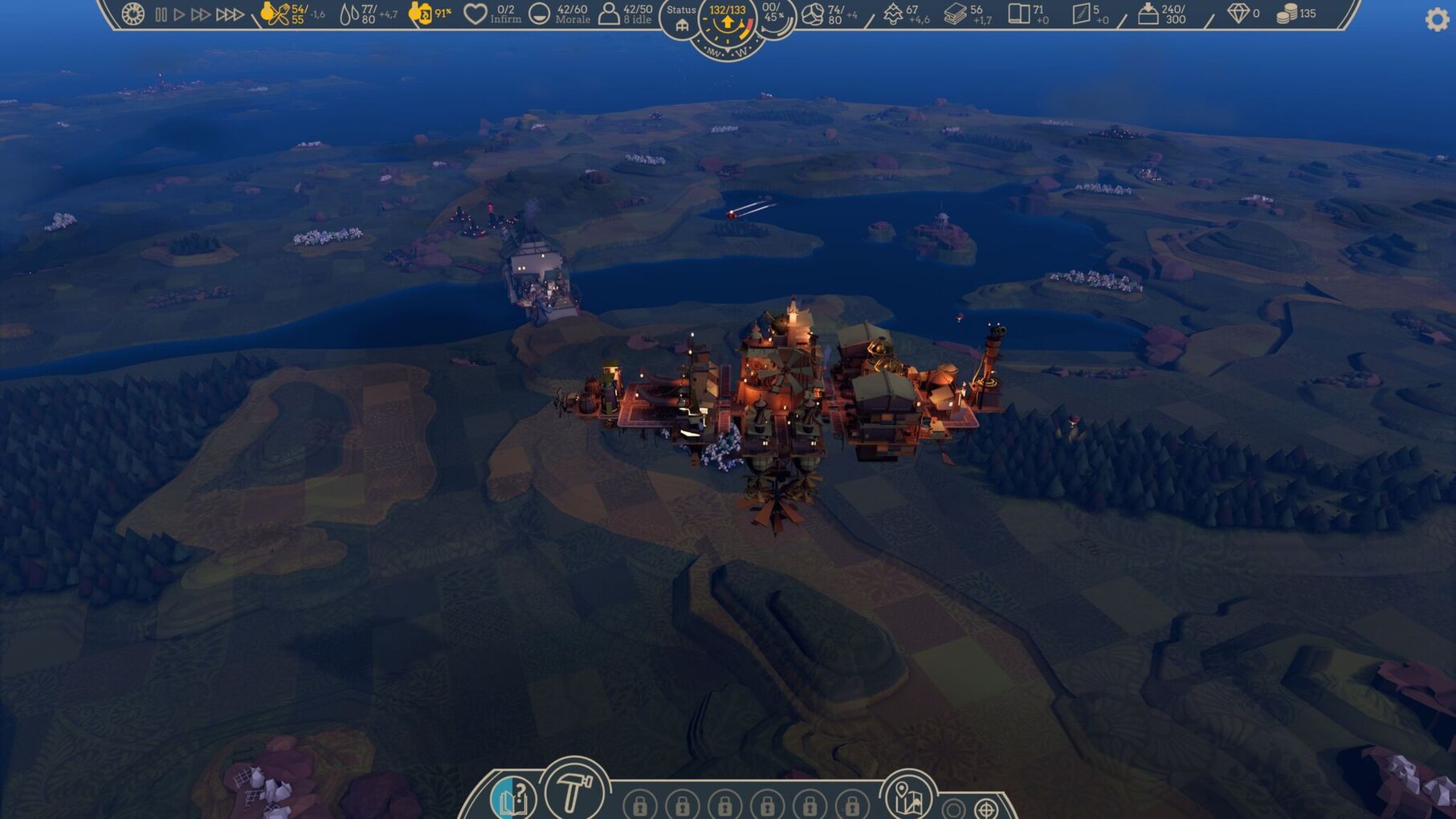Viewport: 1456px width, 819px height.
Task: Set game to normal play speed
Action: coord(180,14)
